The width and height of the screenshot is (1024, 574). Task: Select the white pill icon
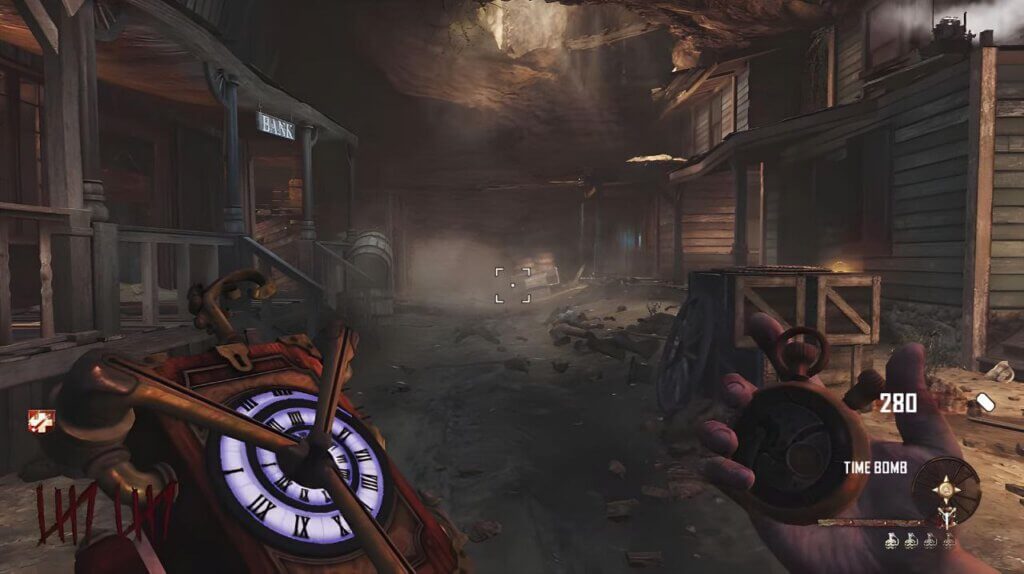click(x=986, y=402)
